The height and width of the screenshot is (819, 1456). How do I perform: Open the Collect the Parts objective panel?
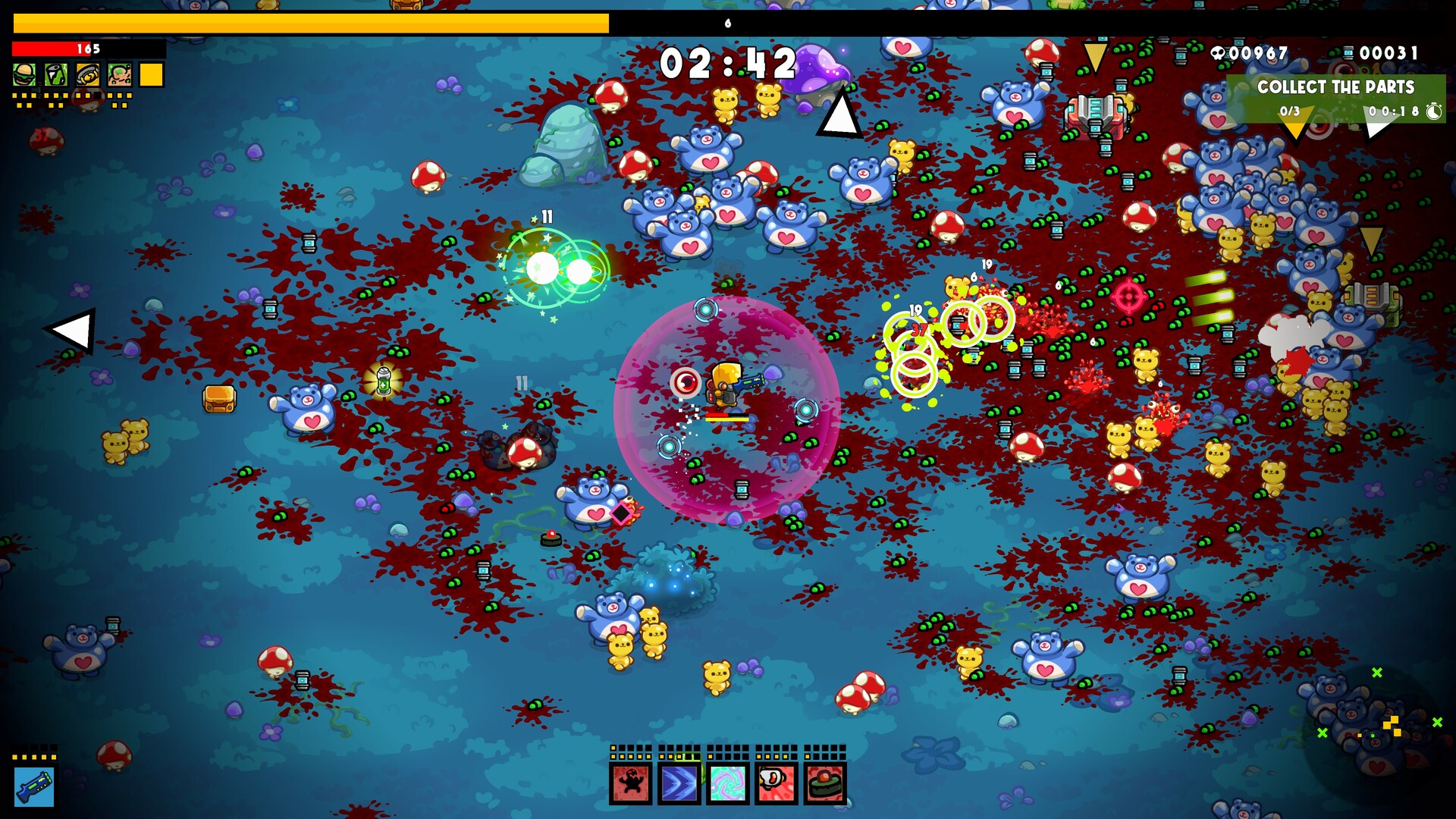click(x=1336, y=87)
